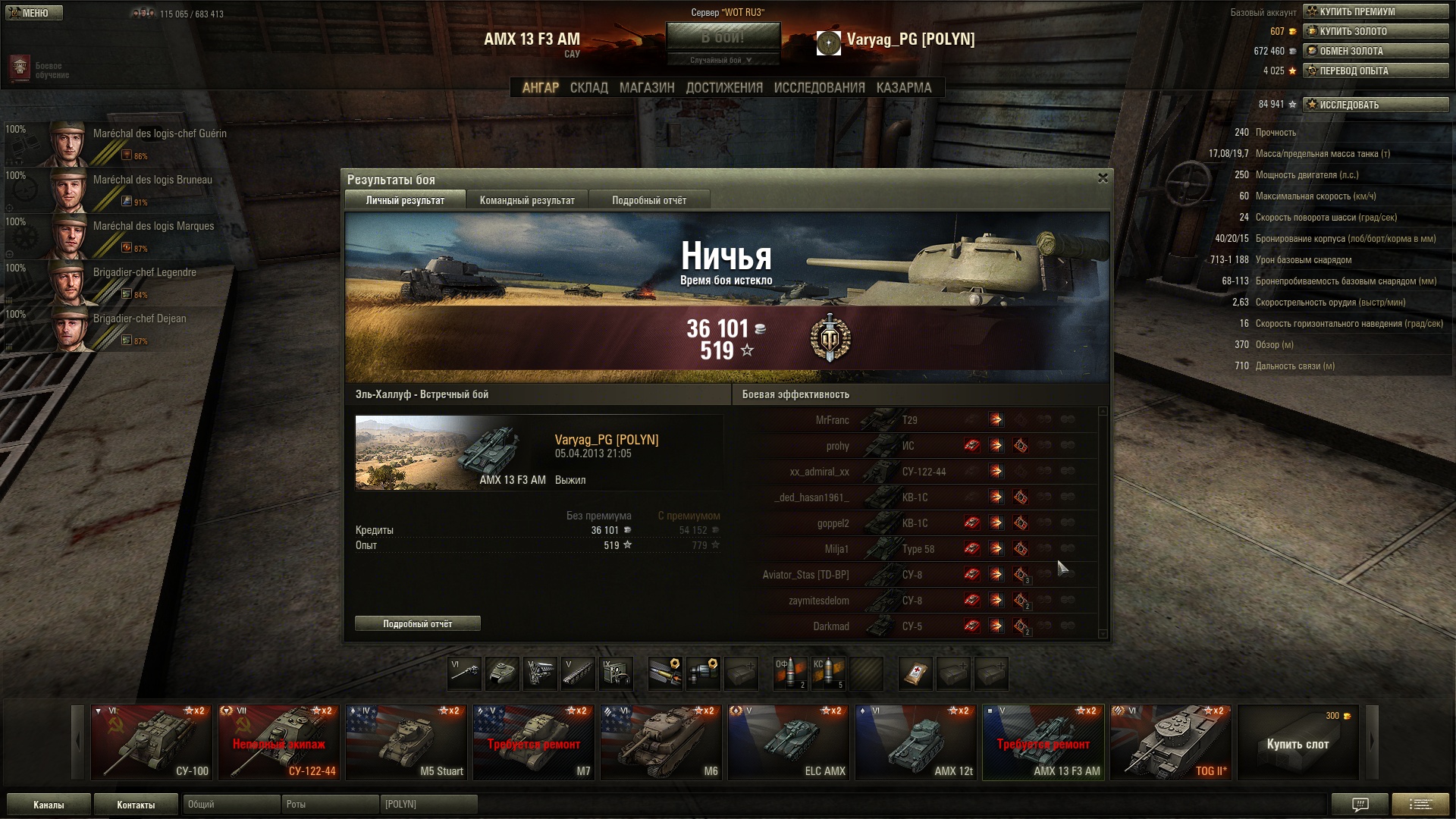Visit the КАЗАРМА barracks

pos(903,88)
